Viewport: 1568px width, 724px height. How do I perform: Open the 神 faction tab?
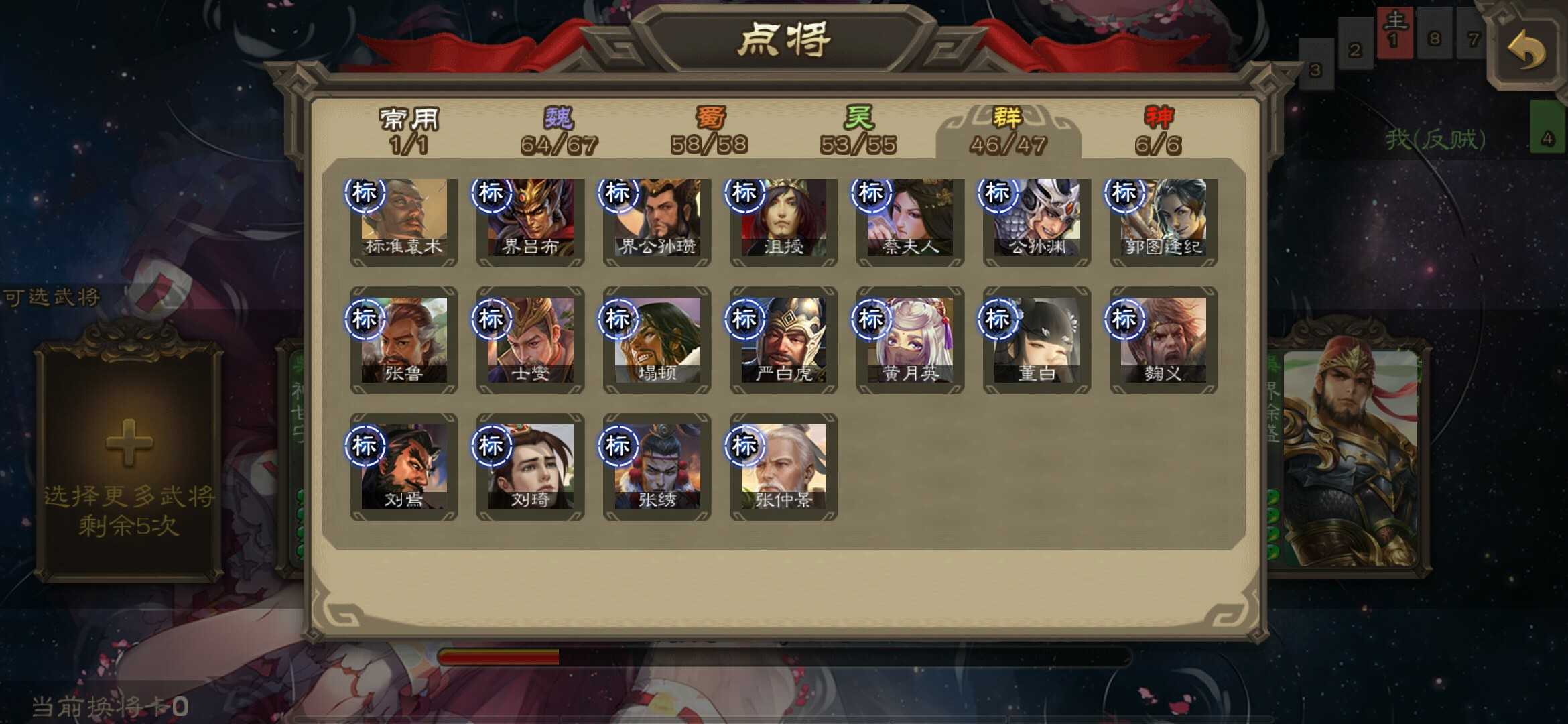point(1158,131)
